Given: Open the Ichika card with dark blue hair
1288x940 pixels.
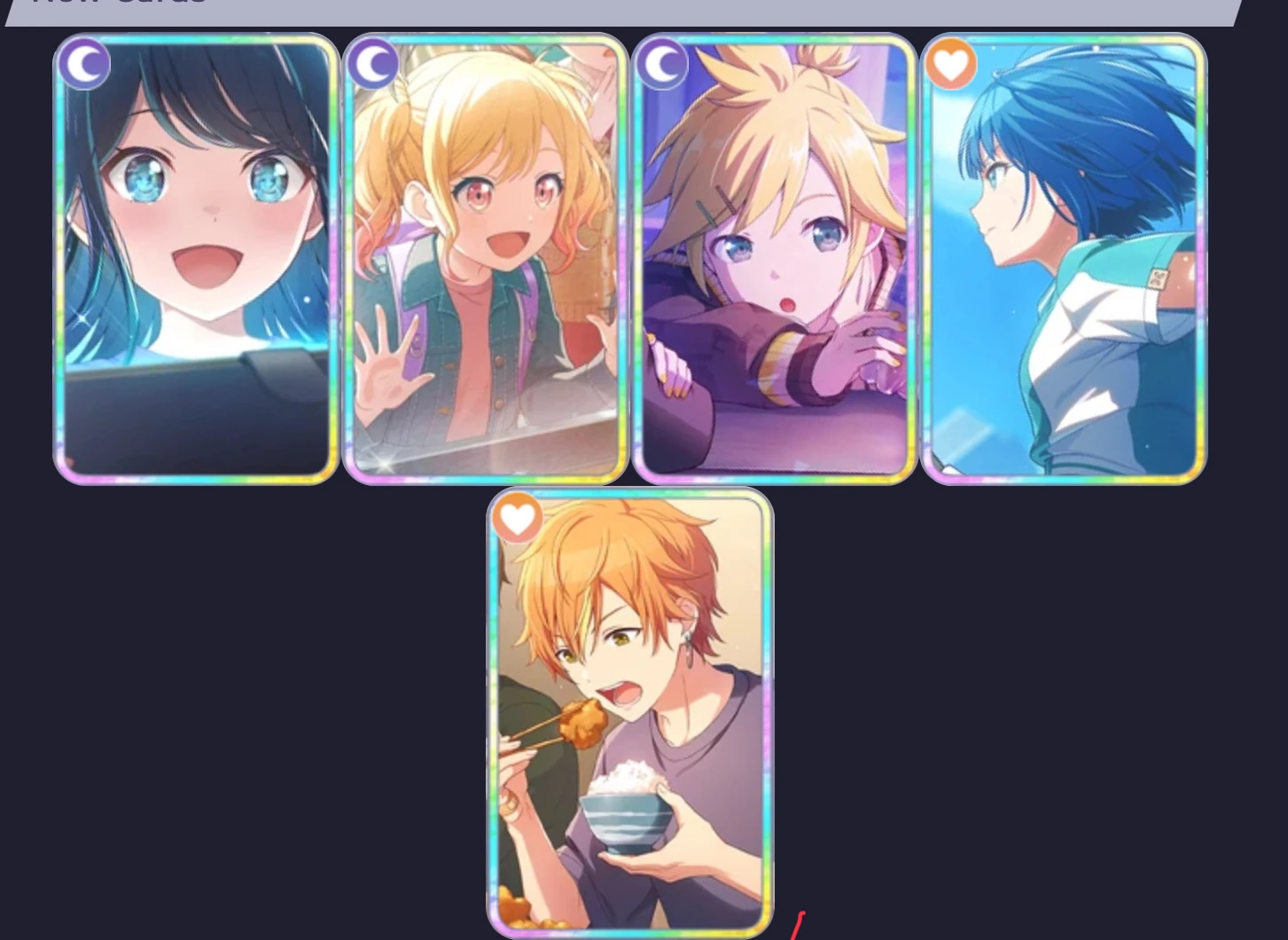Looking at the screenshot, I should tap(193, 266).
